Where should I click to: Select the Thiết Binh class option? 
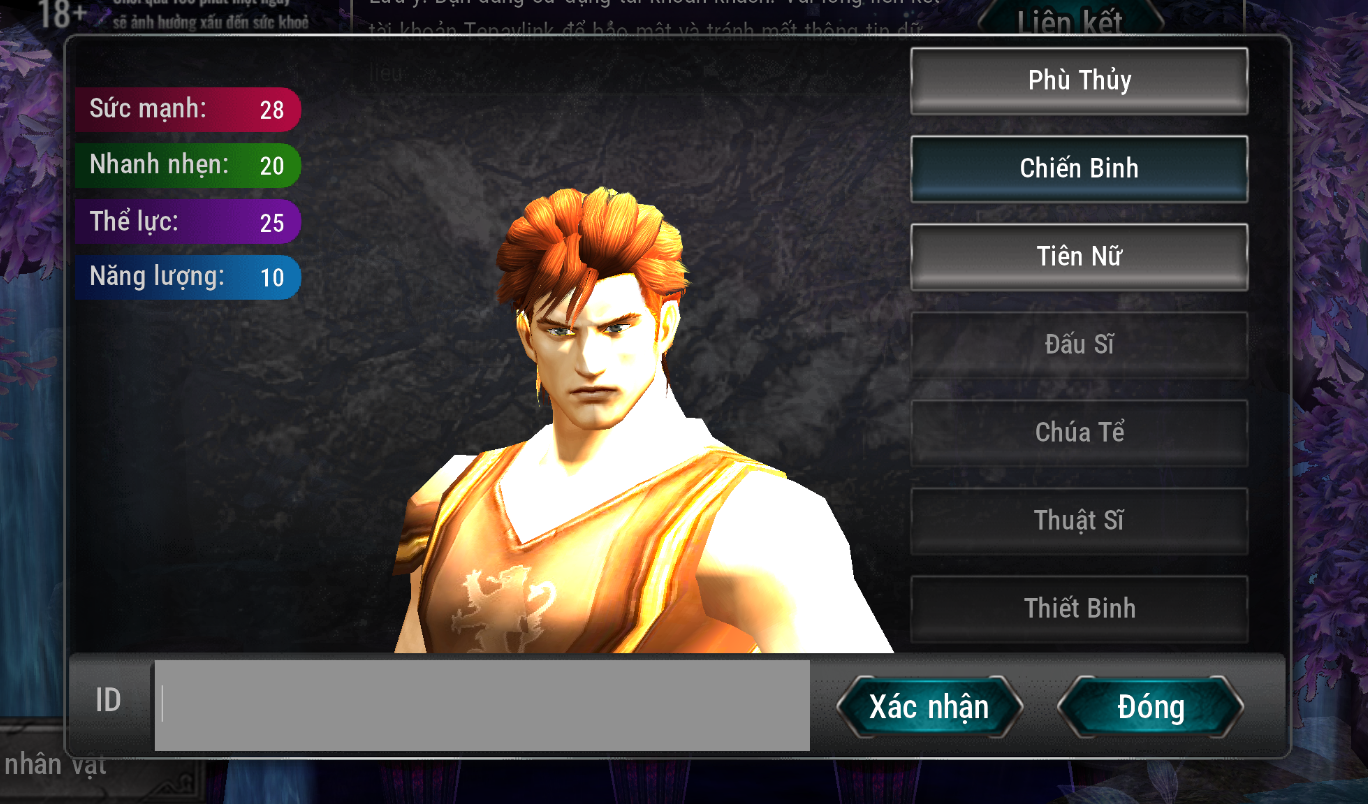pyautogui.click(x=1079, y=608)
